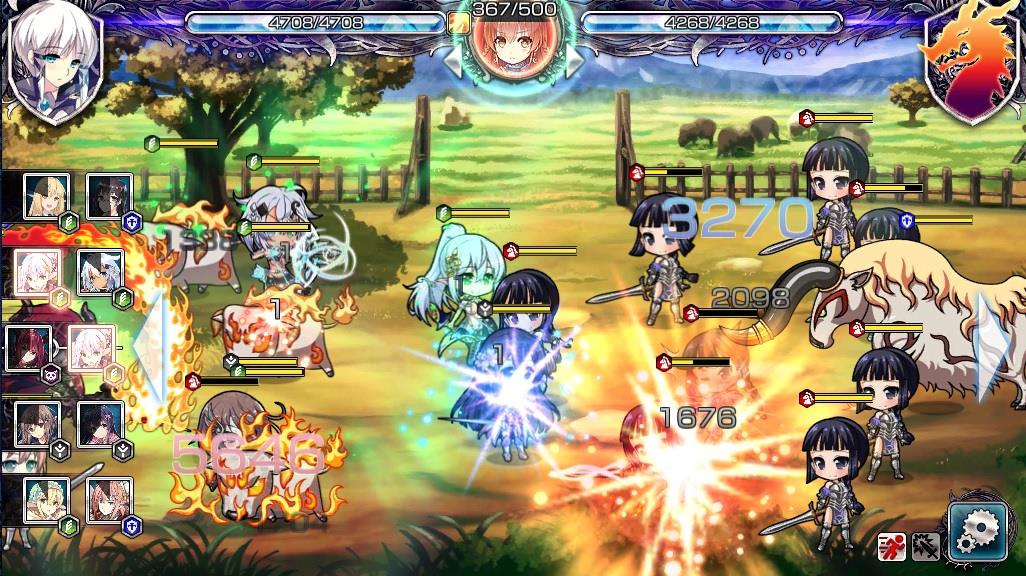Image resolution: width=1026 pixels, height=576 pixels.
Task: Toggle the red running-figure speed icon
Action: click(x=891, y=546)
